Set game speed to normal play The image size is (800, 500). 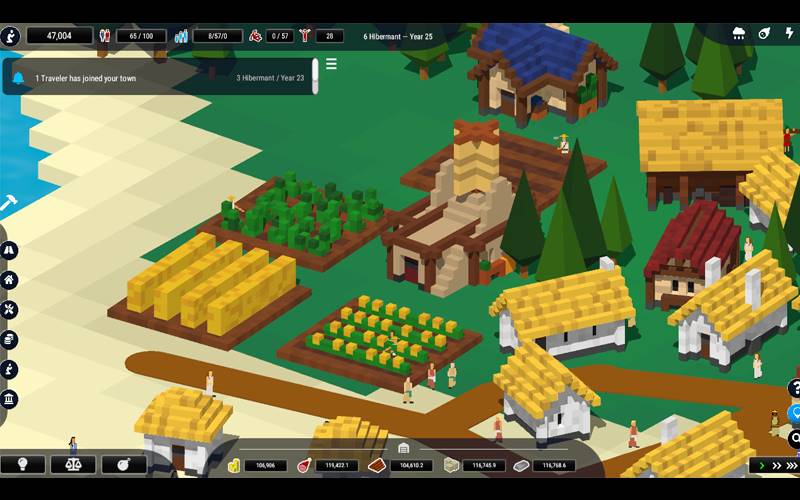[x=762, y=465]
